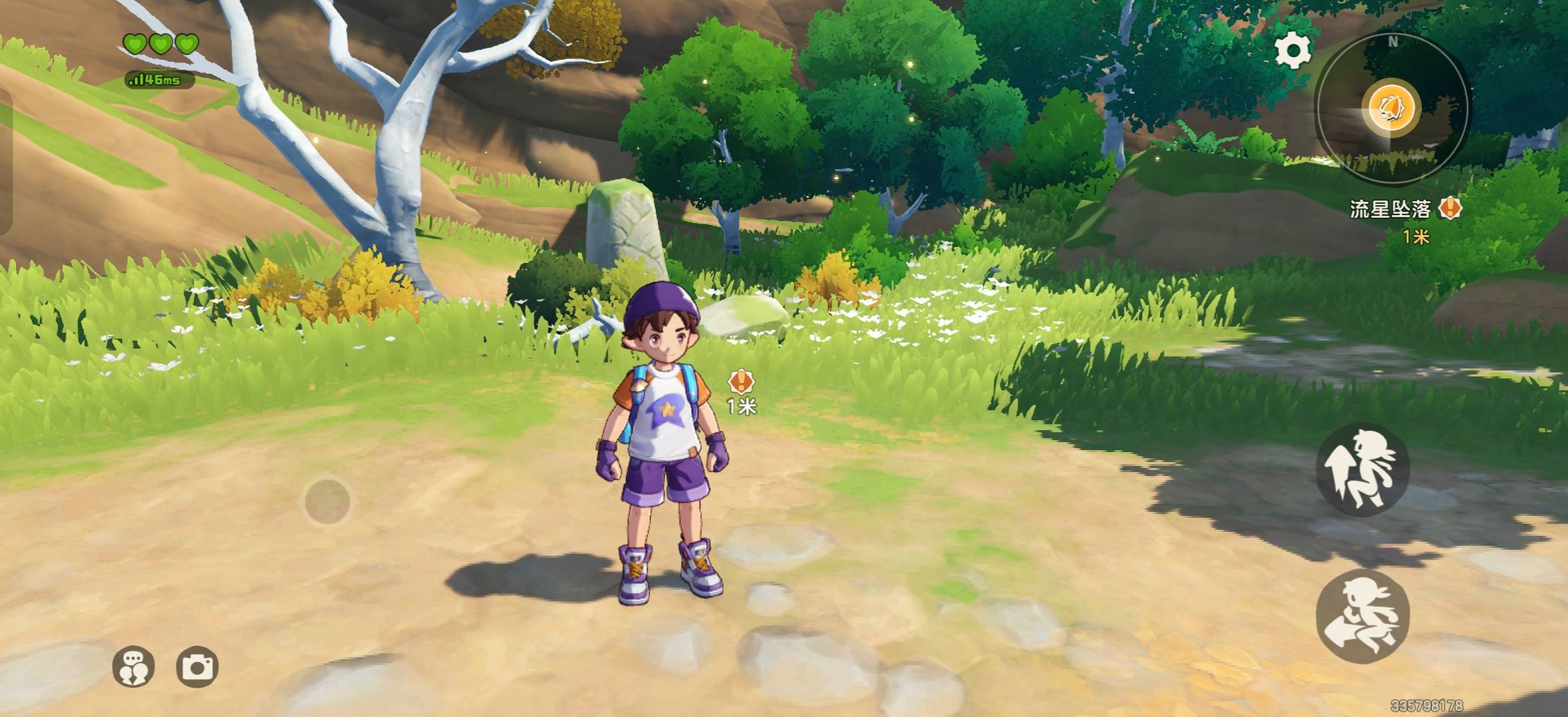The width and height of the screenshot is (1568, 717).
Task: Activate the sprint dash button
Action: (x=1362, y=616)
